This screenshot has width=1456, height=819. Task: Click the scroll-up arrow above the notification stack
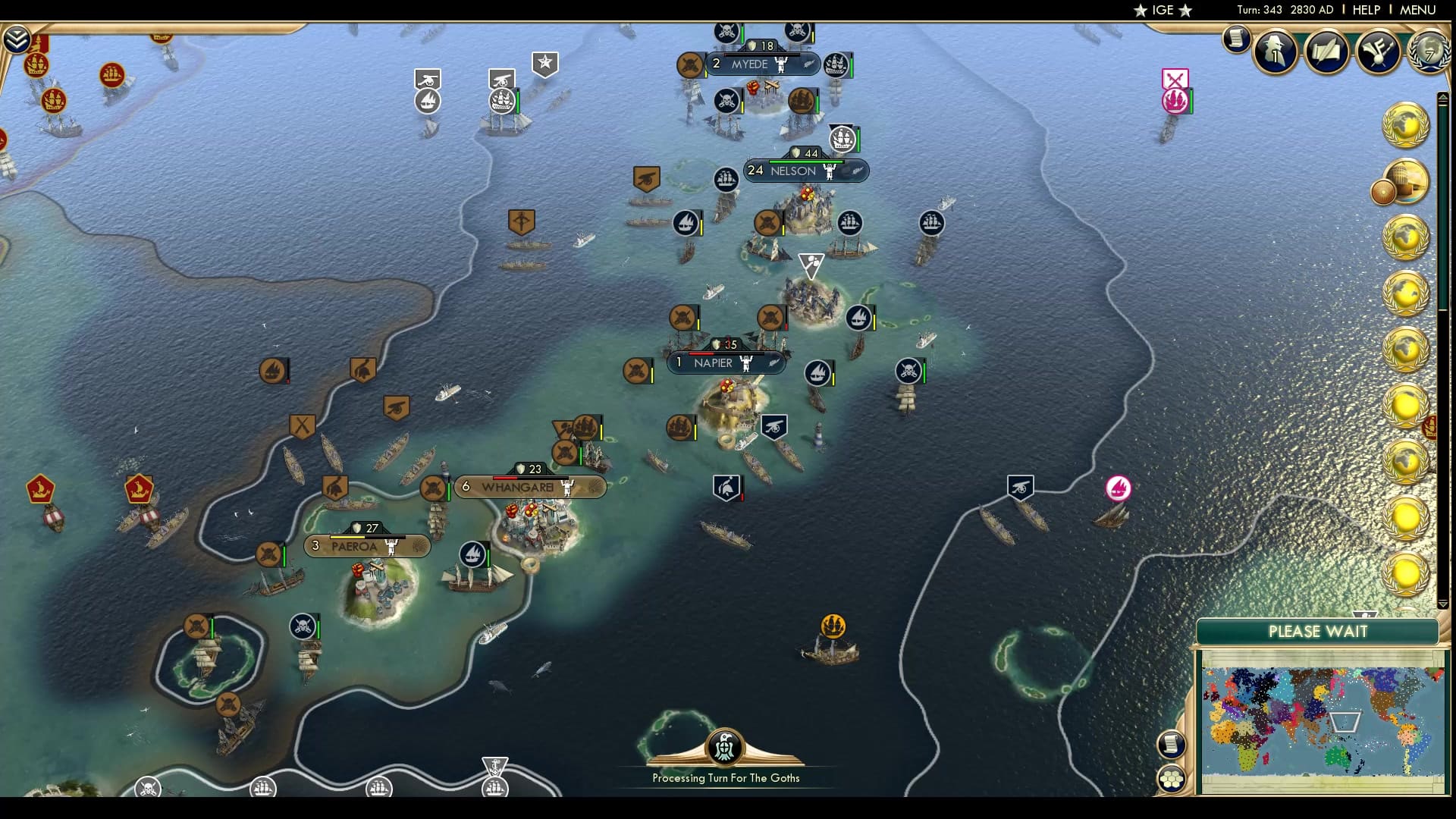click(1442, 96)
